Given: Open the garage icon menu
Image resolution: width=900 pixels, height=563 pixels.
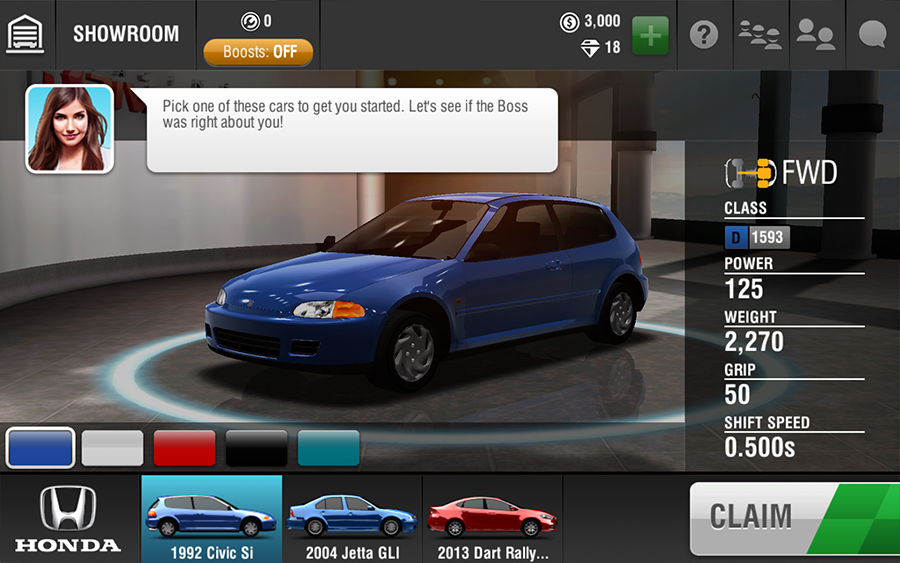Looking at the screenshot, I should [x=26, y=34].
